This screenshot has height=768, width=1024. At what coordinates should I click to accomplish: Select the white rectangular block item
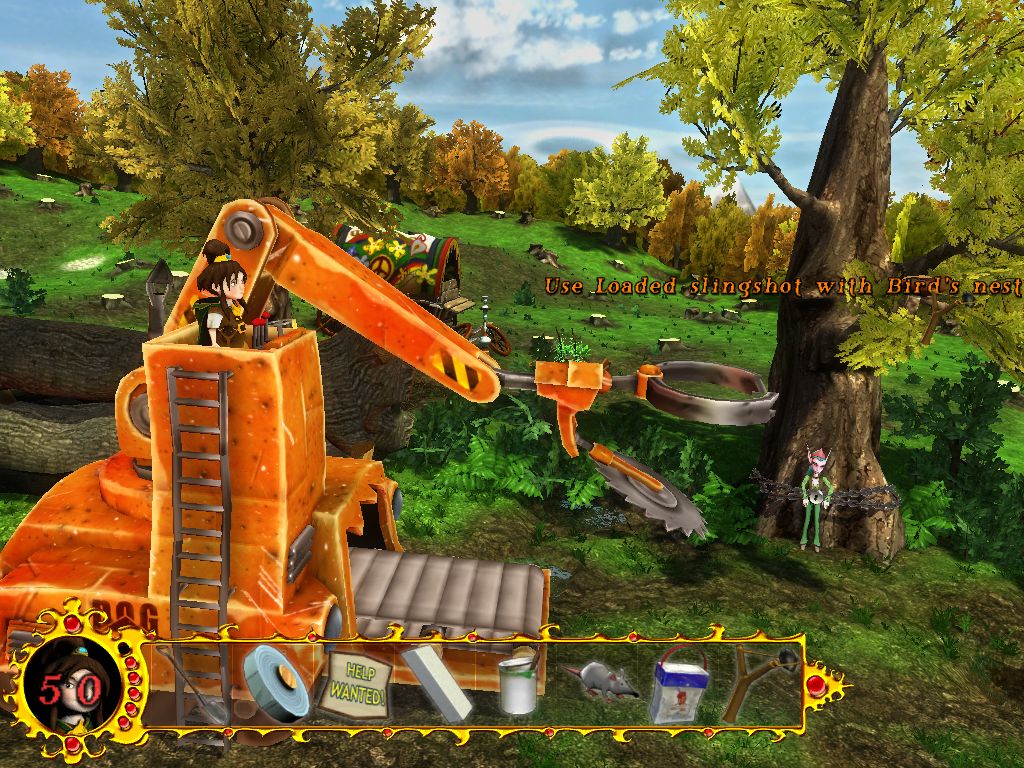coord(437,684)
